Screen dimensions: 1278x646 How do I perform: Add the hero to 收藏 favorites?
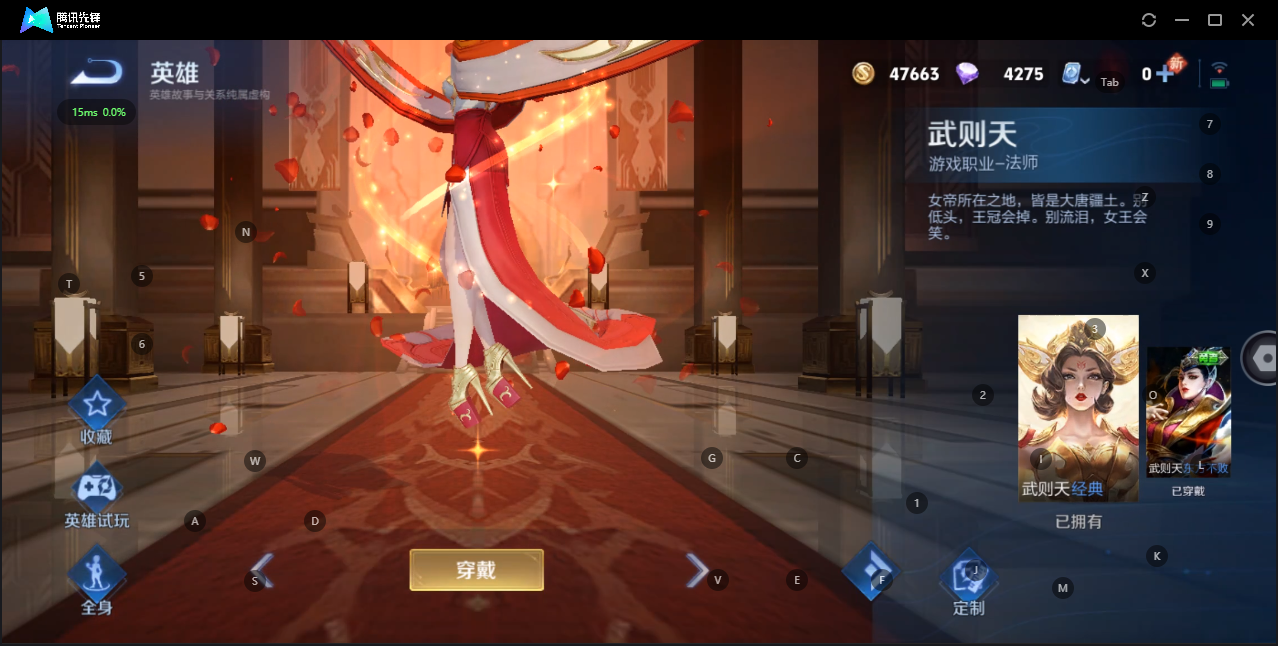[96, 406]
